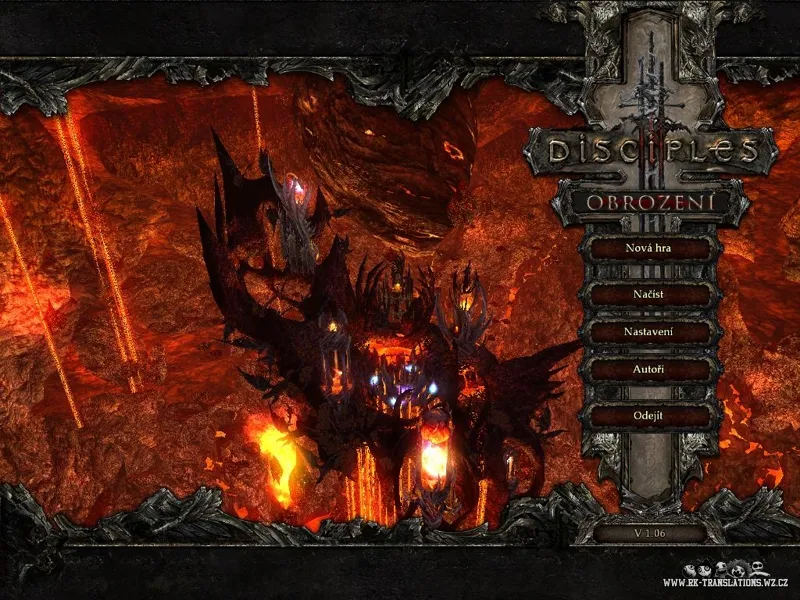Start a new game with Nová hra
This screenshot has height=600, width=800.
649,247
